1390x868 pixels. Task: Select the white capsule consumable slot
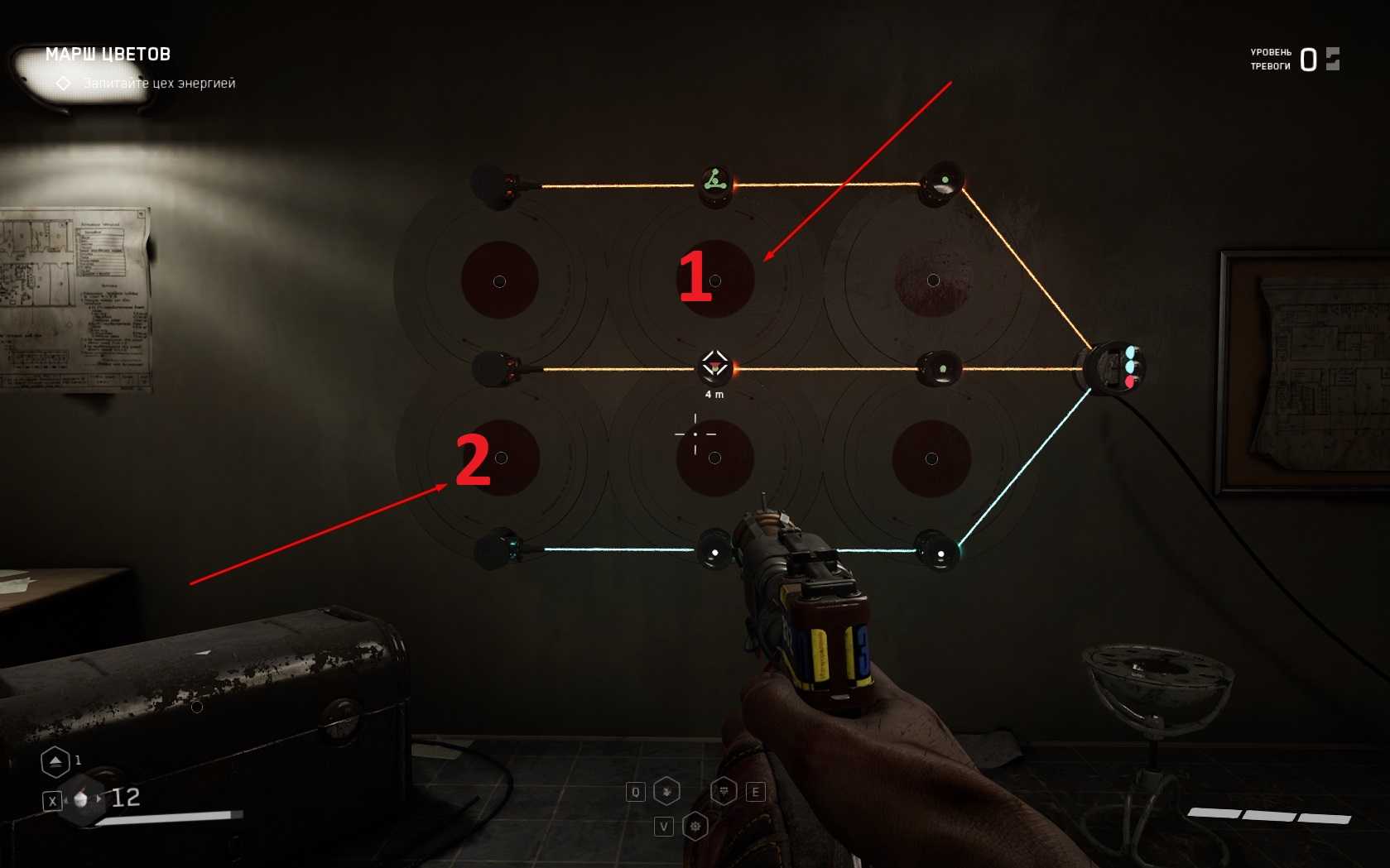point(81,799)
